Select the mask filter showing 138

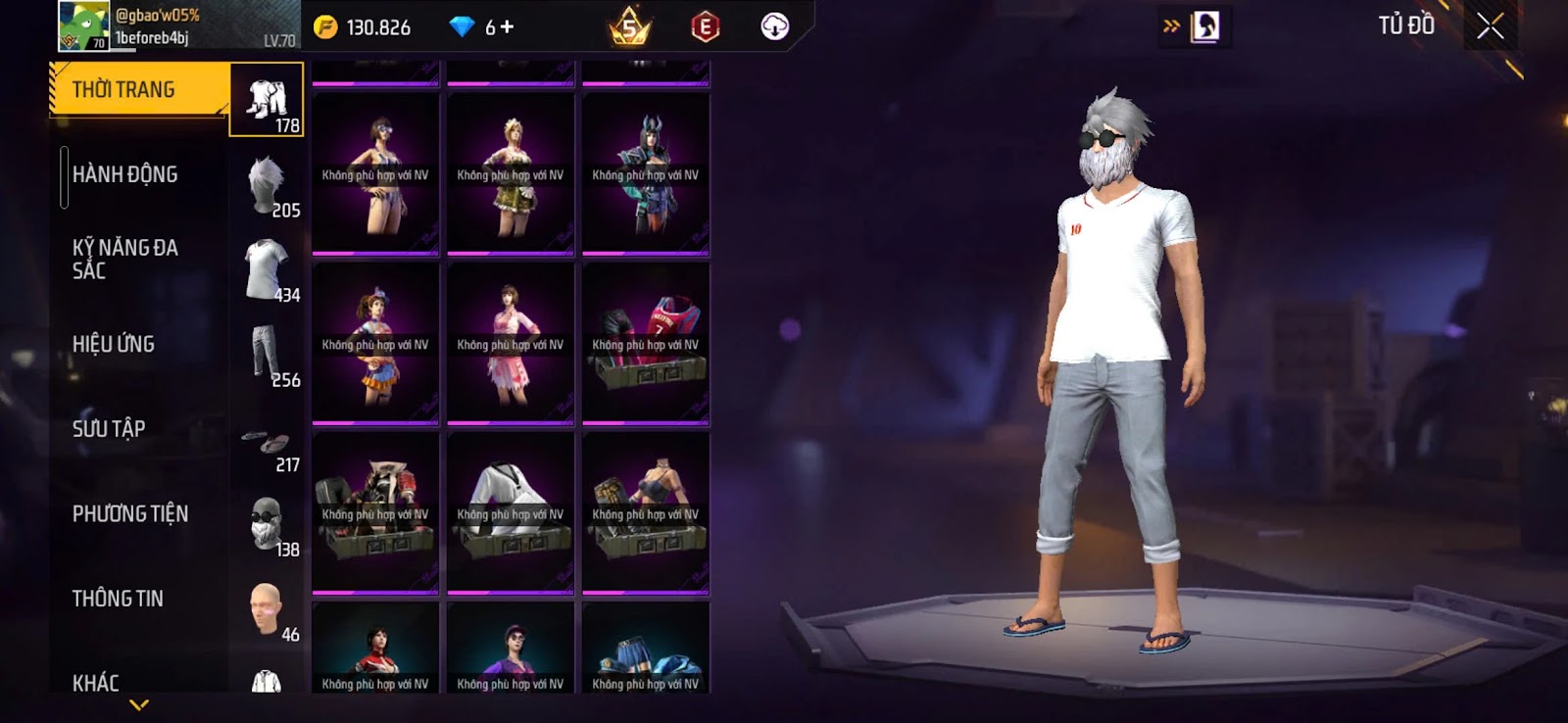point(267,524)
